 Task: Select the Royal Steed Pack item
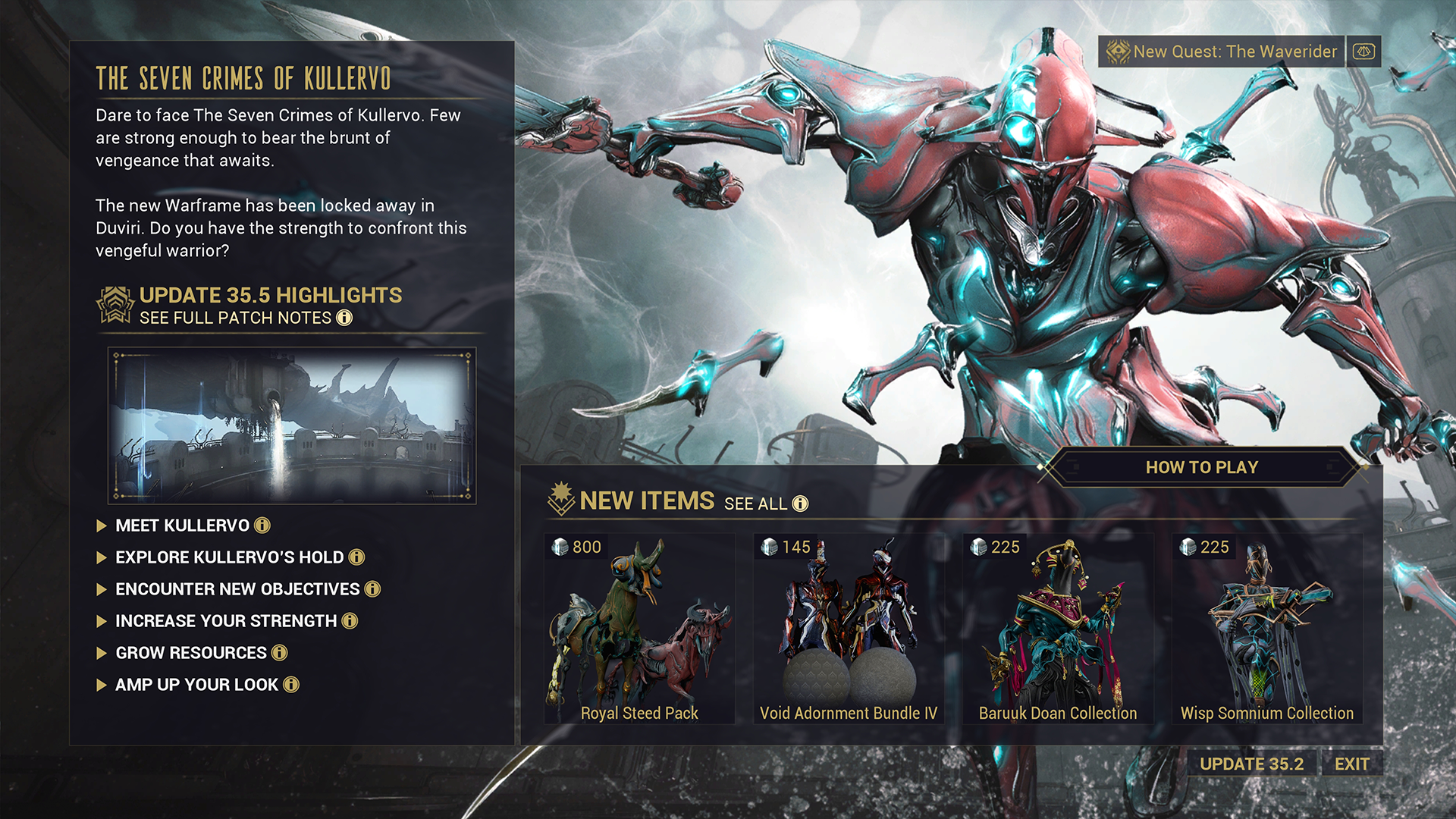[639, 629]
